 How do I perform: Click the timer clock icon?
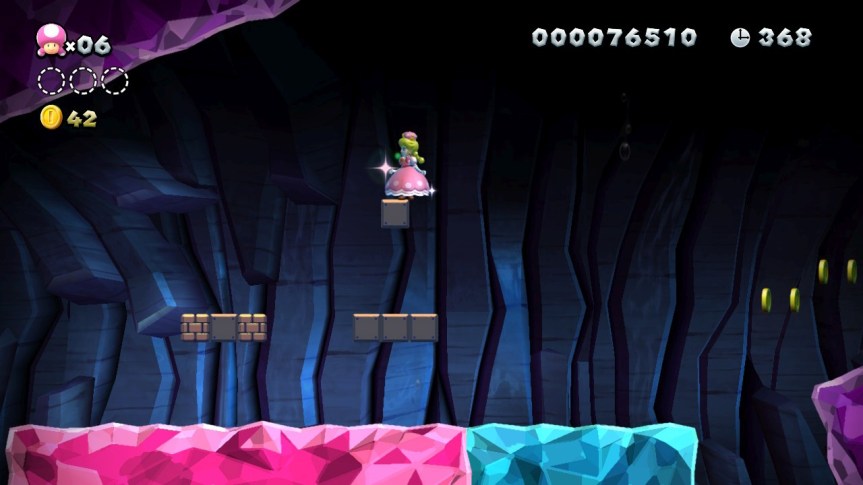740,38
